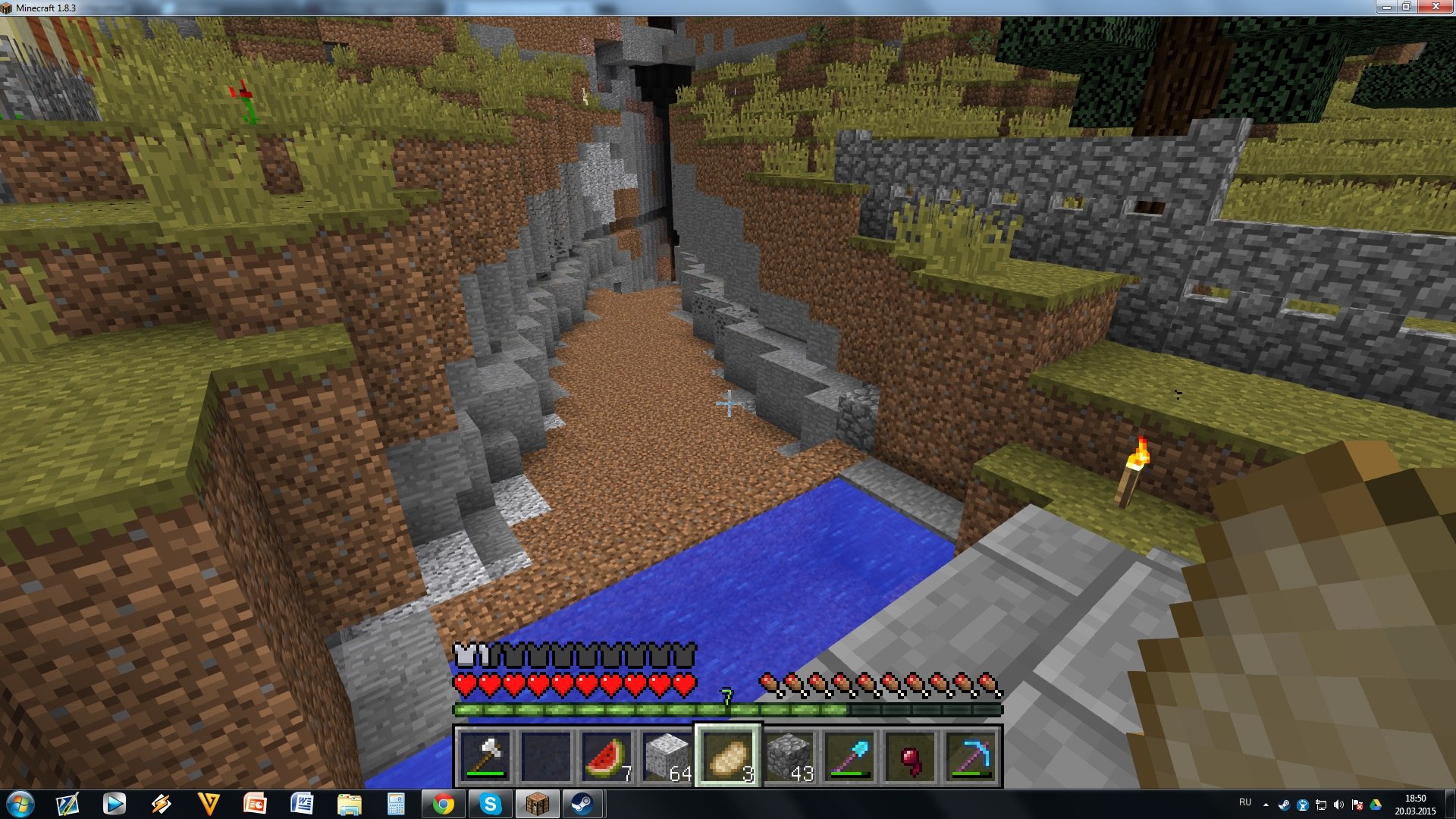Close the Minecraft window
Screen dimensions: 1456x819
click(1436, 7)
